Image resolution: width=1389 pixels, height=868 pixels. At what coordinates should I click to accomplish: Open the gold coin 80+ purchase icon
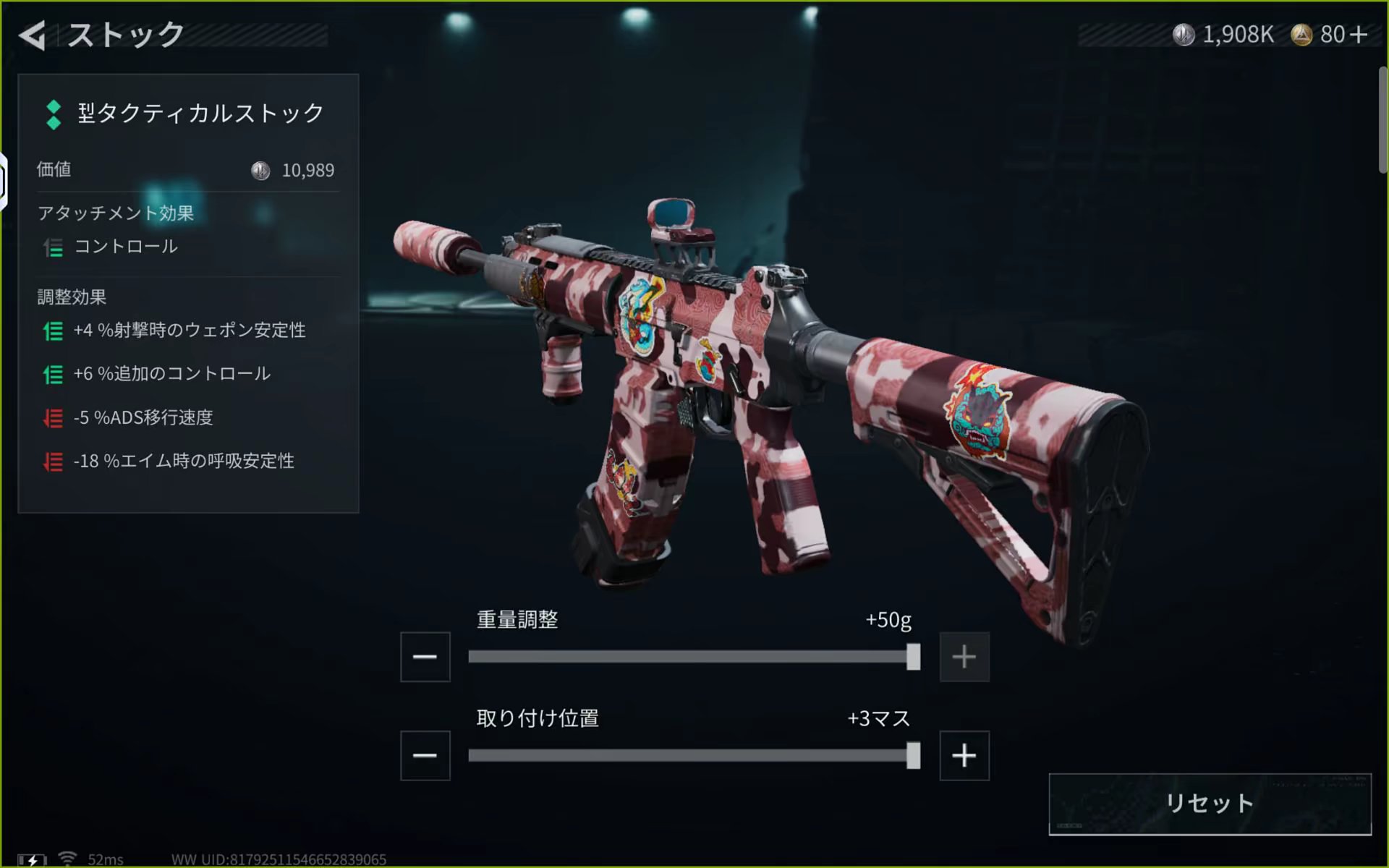tap(1302, 33)
